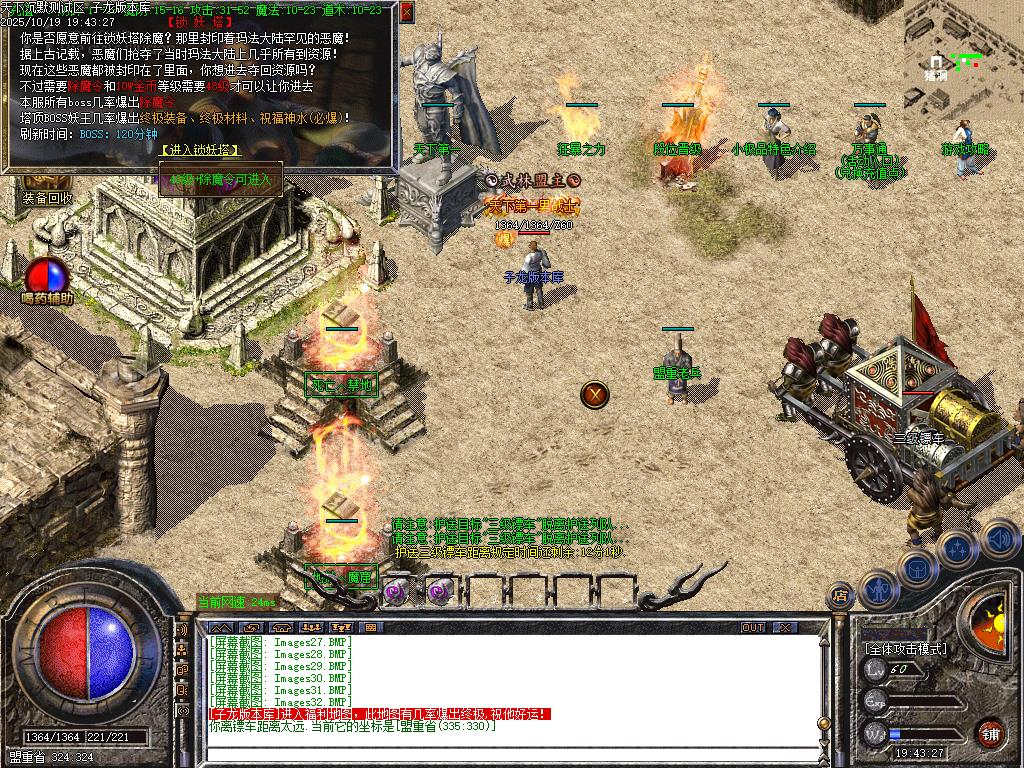Open the character equipment panel icon
This screenshot has height=768, width=1024.
coord(876,589)
